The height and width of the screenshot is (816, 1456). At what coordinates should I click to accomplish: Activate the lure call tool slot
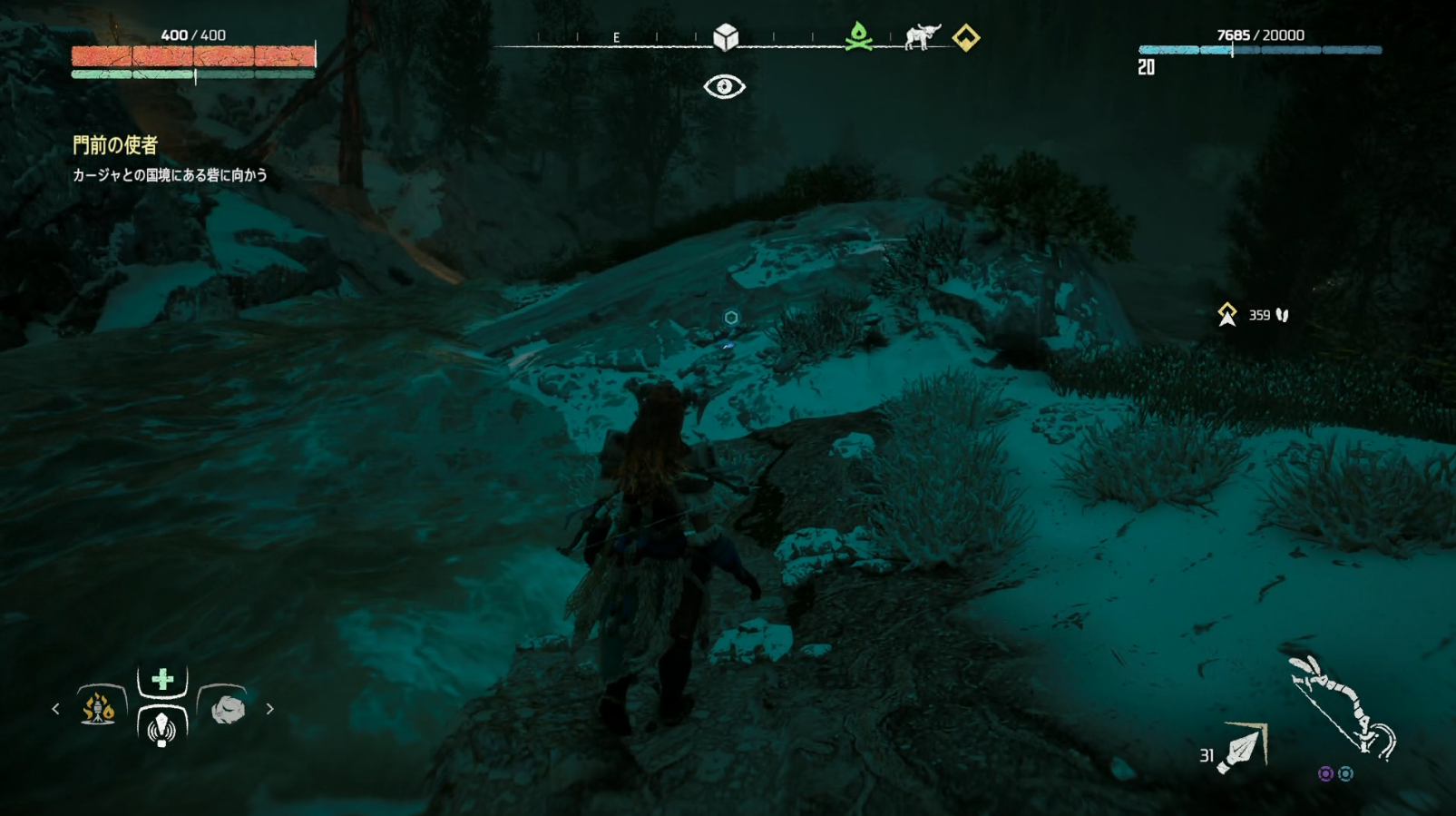pyautogui.click(x=162, y=727)
